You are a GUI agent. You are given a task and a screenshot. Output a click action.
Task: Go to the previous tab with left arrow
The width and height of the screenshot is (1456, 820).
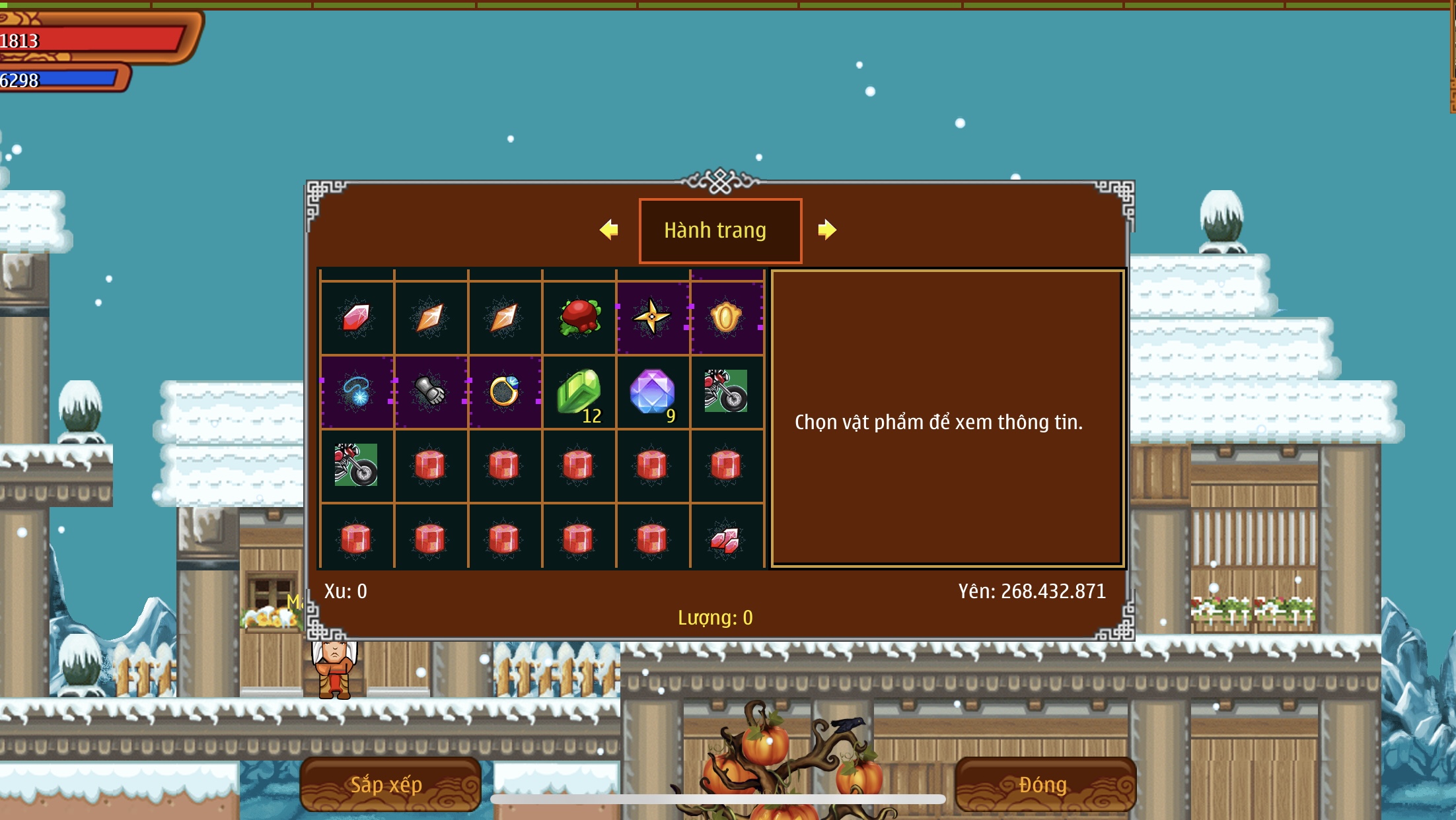(609, 230)
